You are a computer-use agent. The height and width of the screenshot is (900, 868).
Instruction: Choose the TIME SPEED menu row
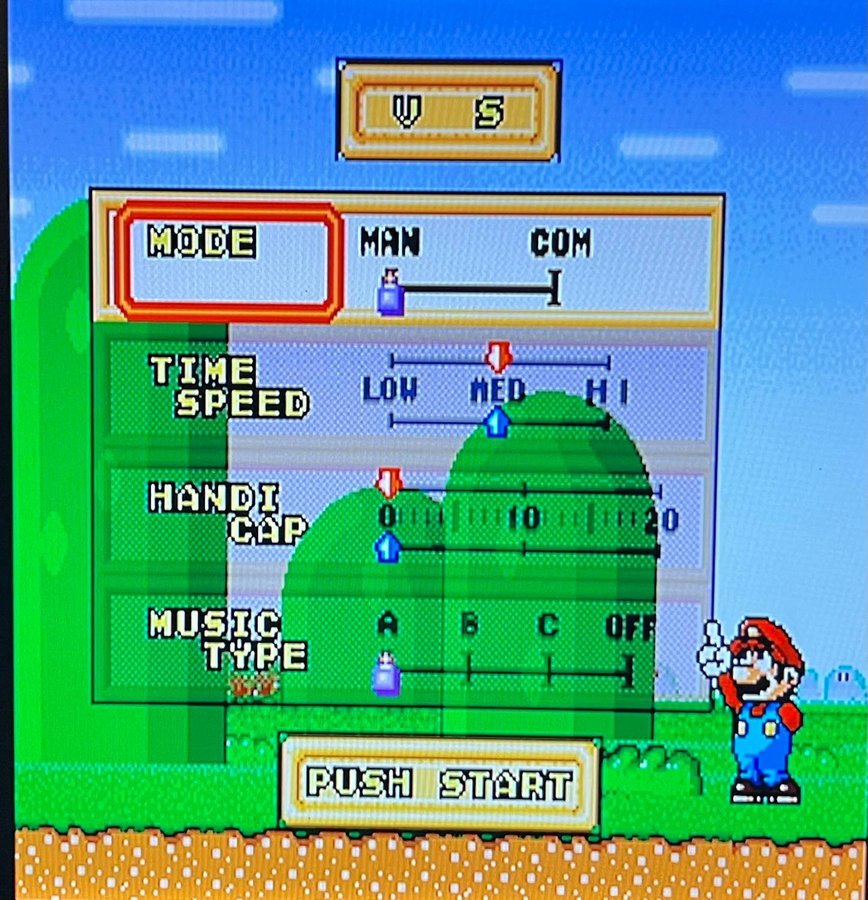tap(229, 387)
